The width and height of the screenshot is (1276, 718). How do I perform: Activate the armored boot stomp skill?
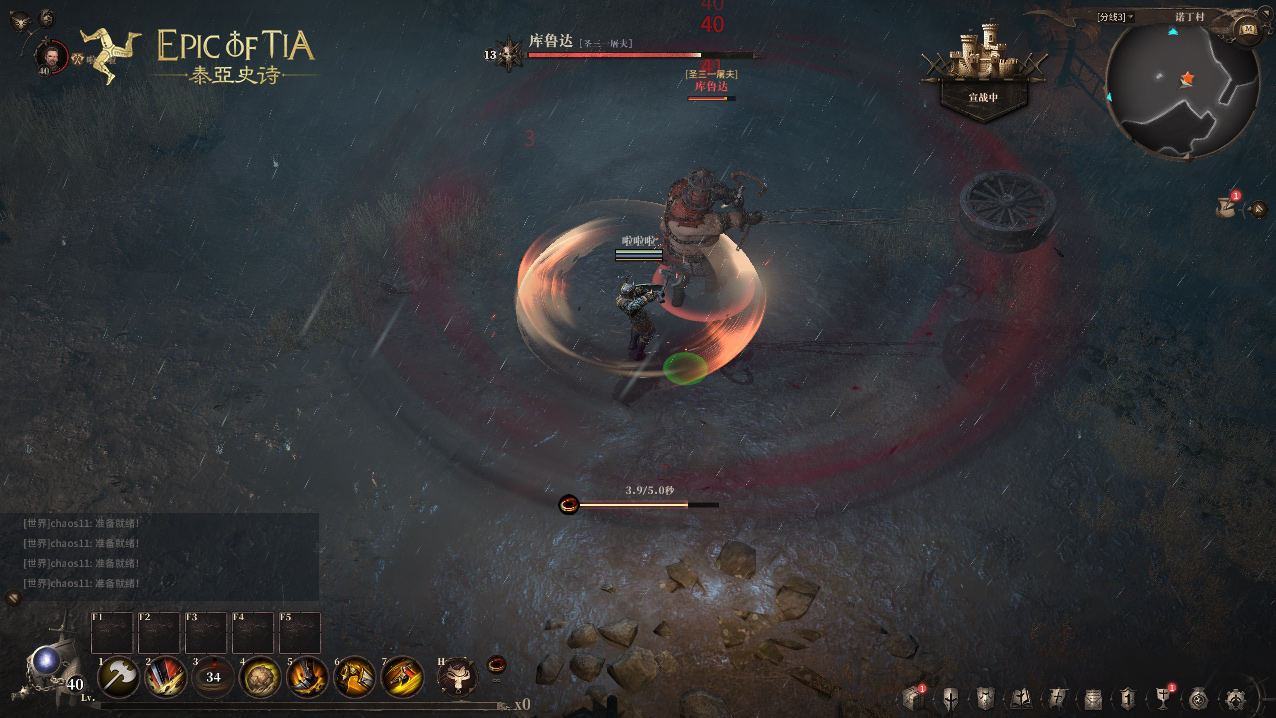307,677
